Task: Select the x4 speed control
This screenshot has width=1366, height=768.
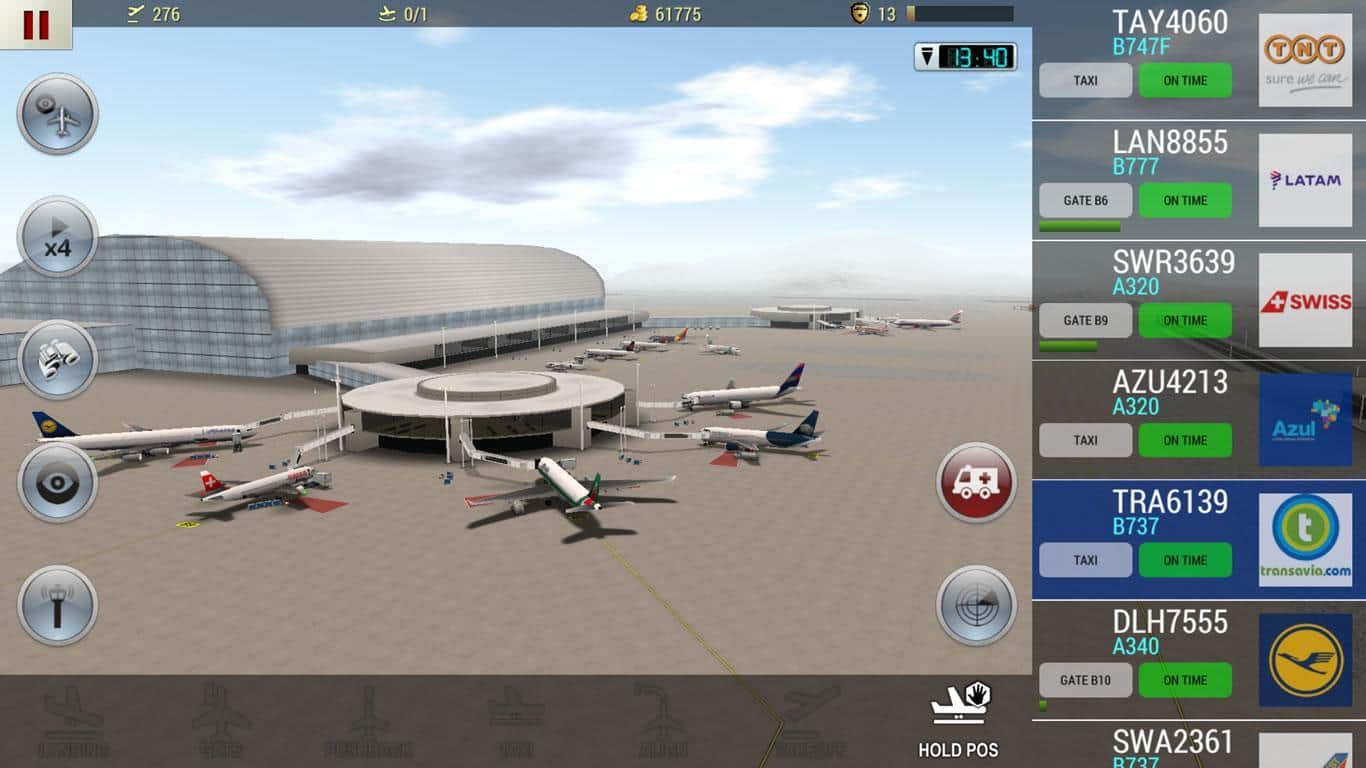Action: point(57,238)
